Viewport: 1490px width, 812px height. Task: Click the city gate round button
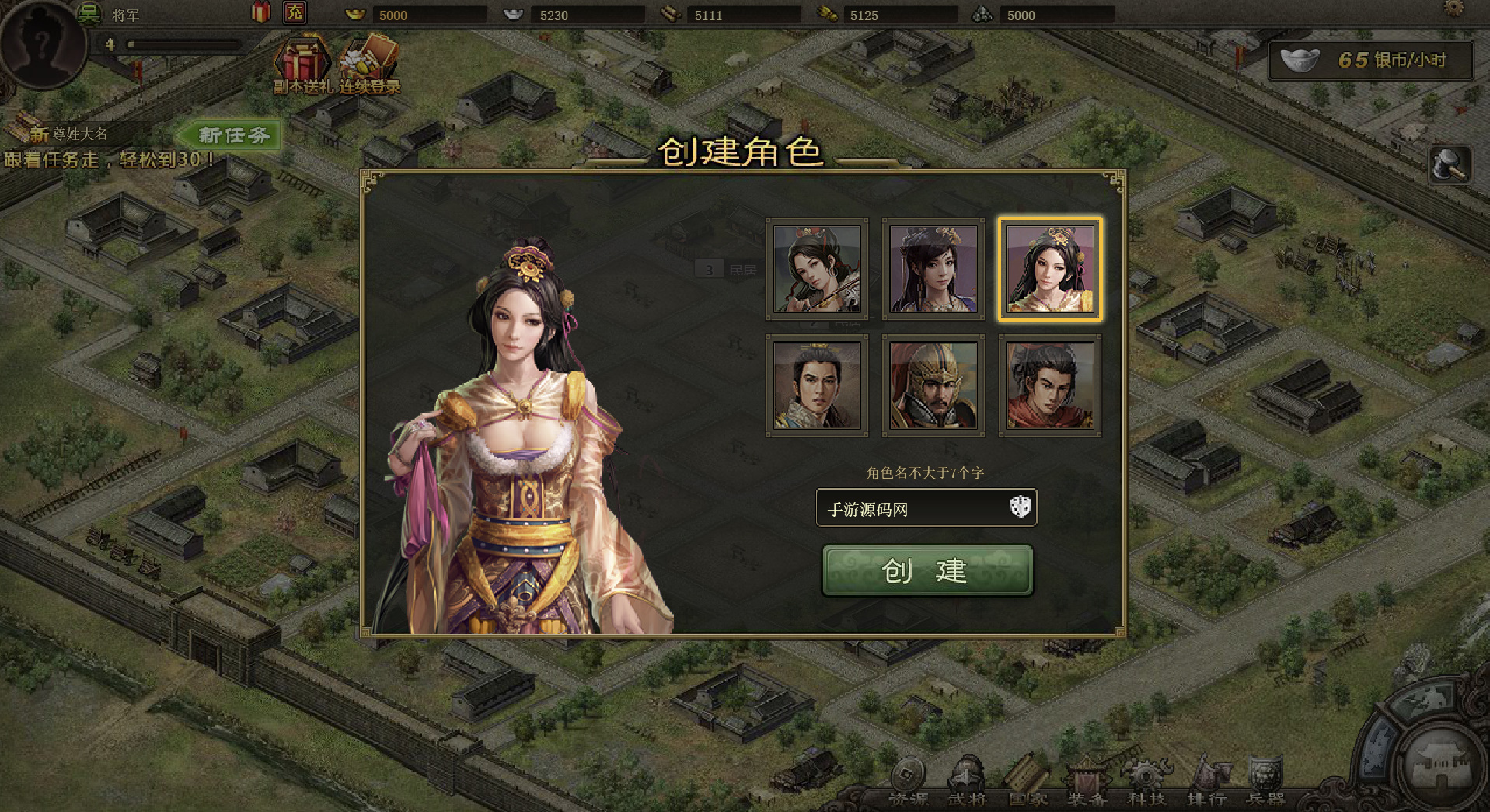click(1443, 765)
